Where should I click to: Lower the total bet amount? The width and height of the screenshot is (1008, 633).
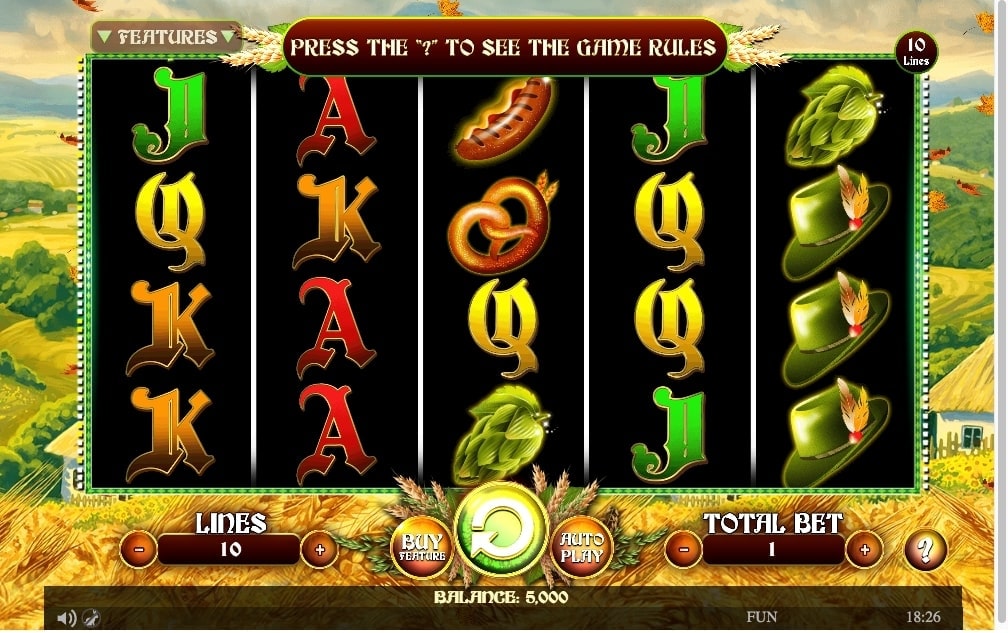pos(683,549)
